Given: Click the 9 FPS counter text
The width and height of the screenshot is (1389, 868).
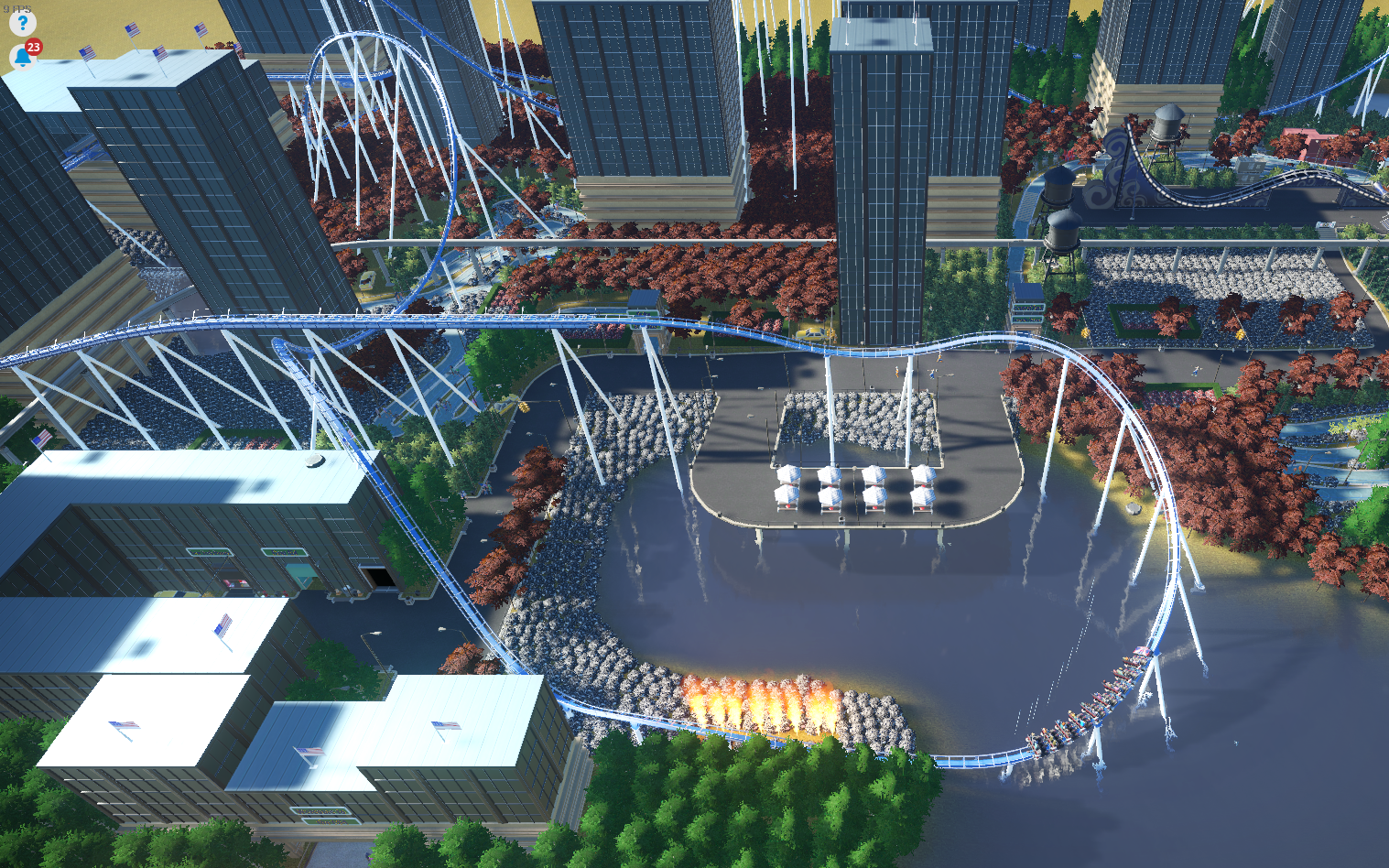Looking at the screenshot, I should [x=16, y=8].
